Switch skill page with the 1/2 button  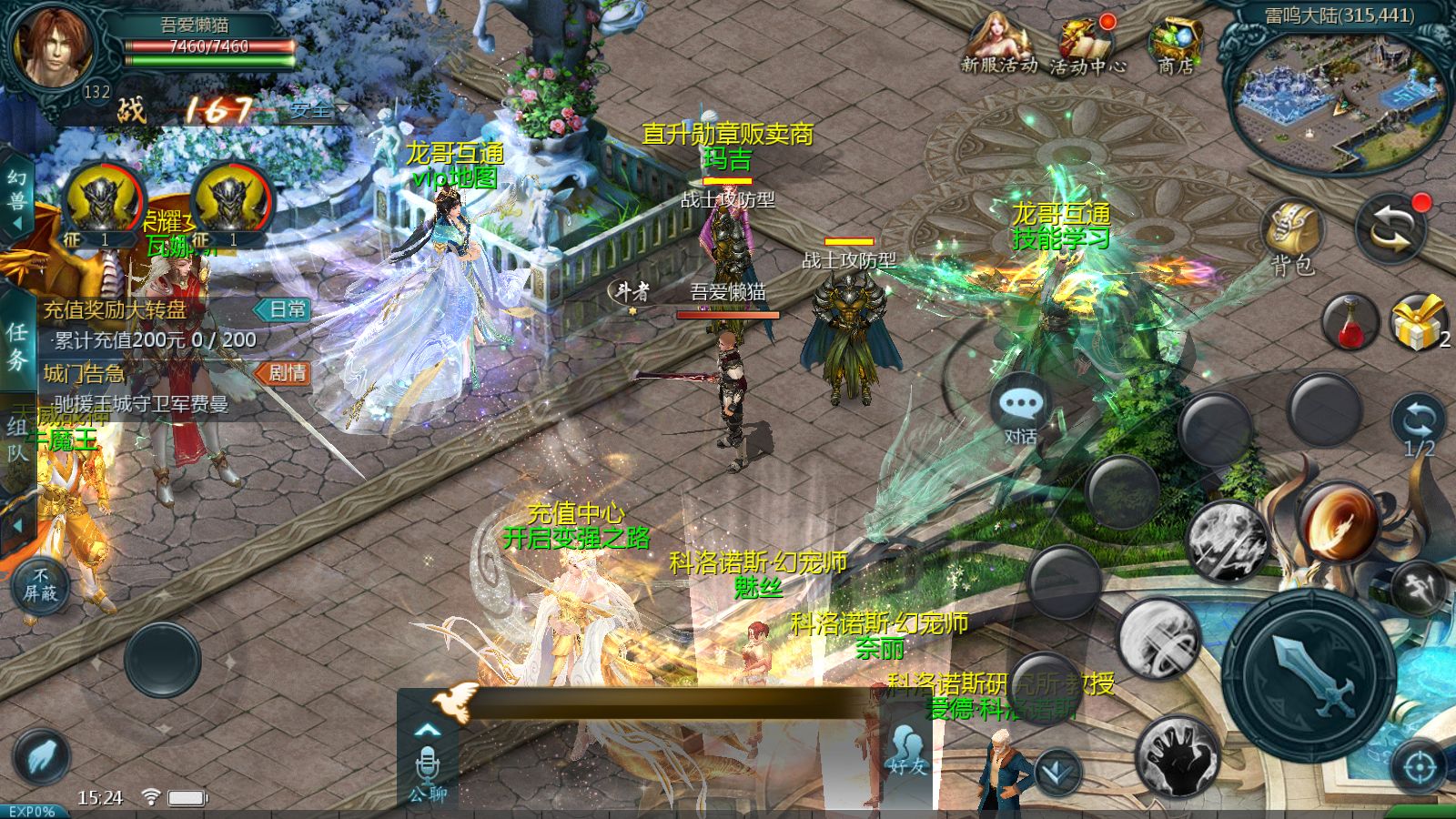point(1419,427)
